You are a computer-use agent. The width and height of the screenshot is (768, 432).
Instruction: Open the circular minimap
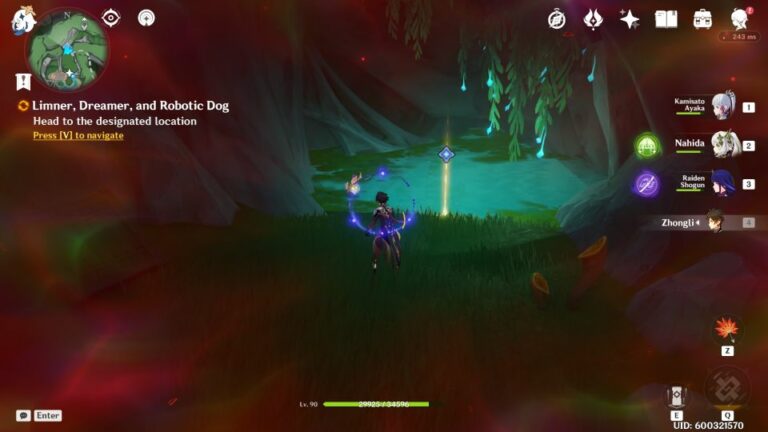67,50
